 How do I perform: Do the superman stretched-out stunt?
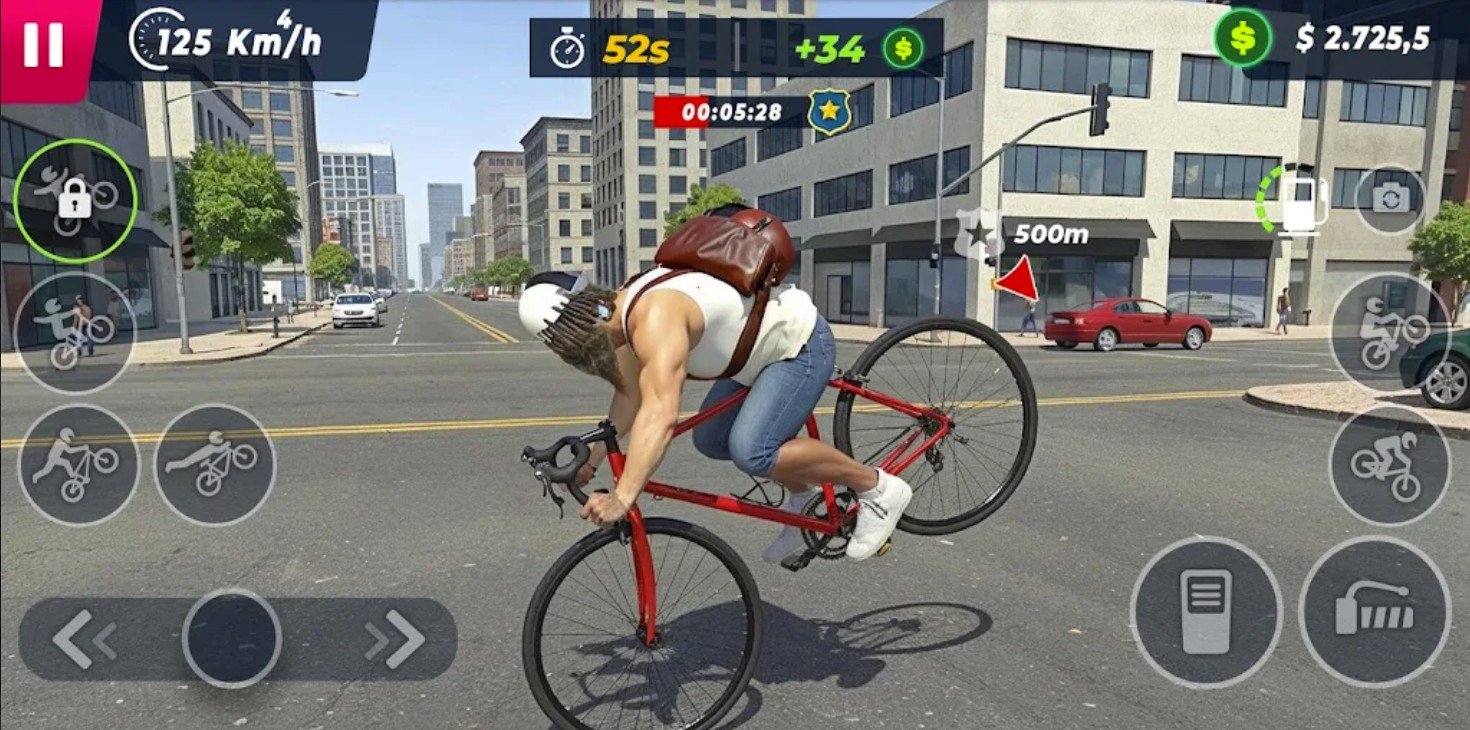(x=214, y=465)
